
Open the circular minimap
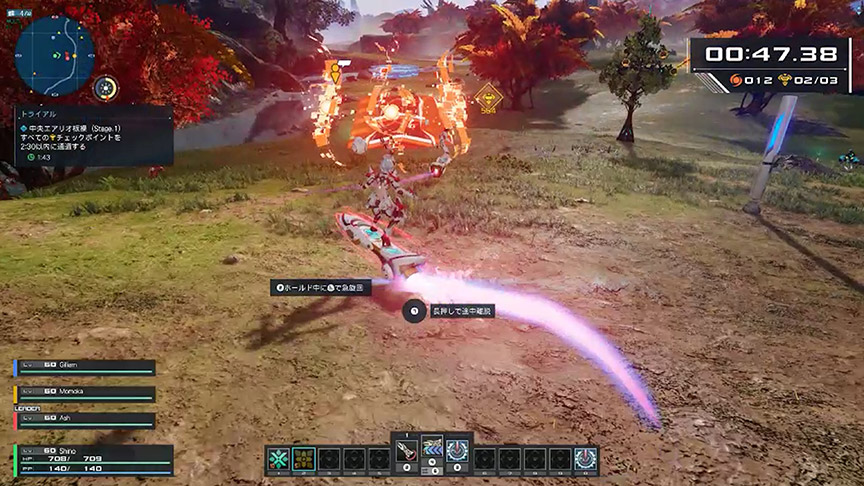click(56, 52)
